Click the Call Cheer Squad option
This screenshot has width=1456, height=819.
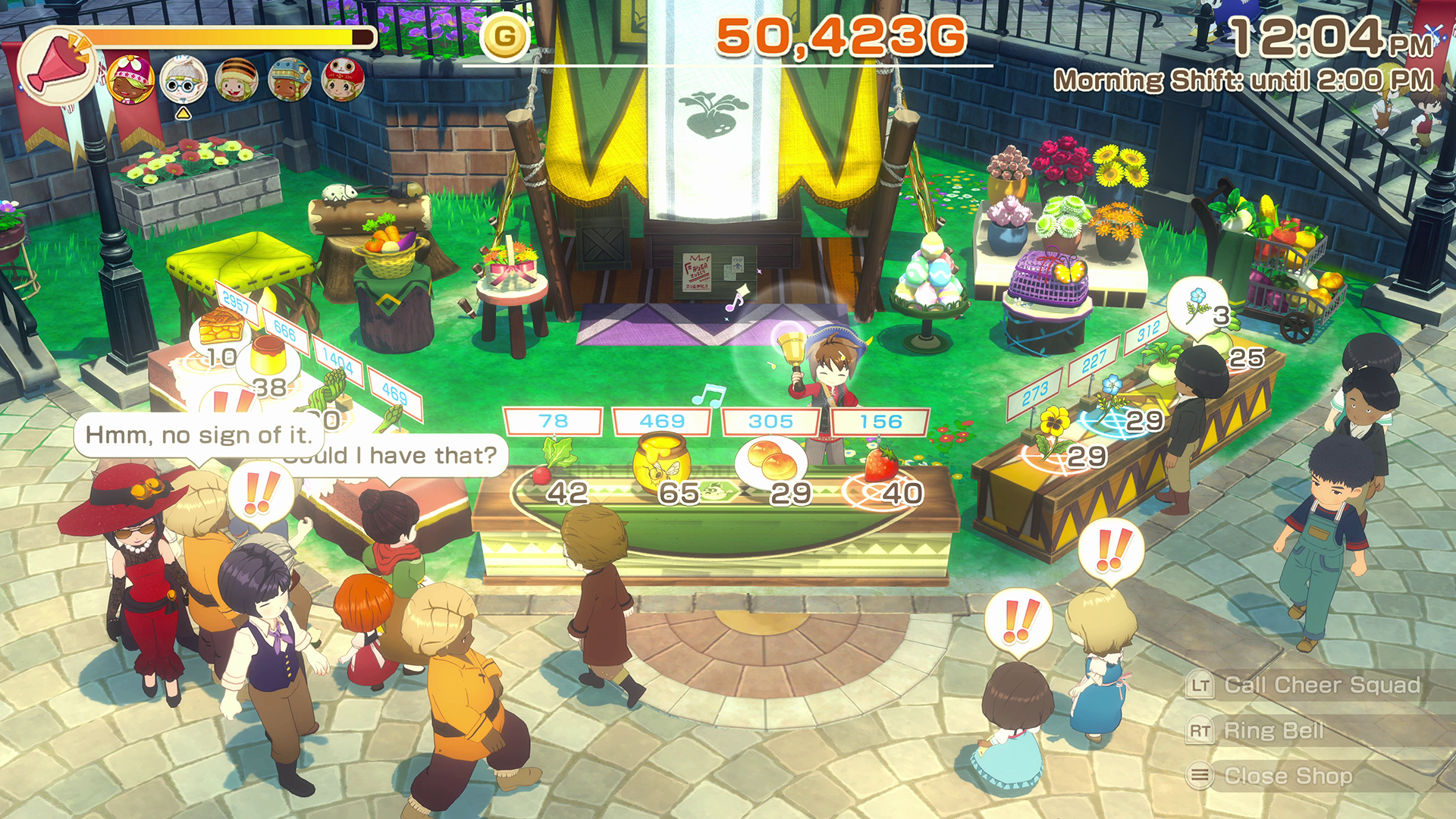[1320, 686]
